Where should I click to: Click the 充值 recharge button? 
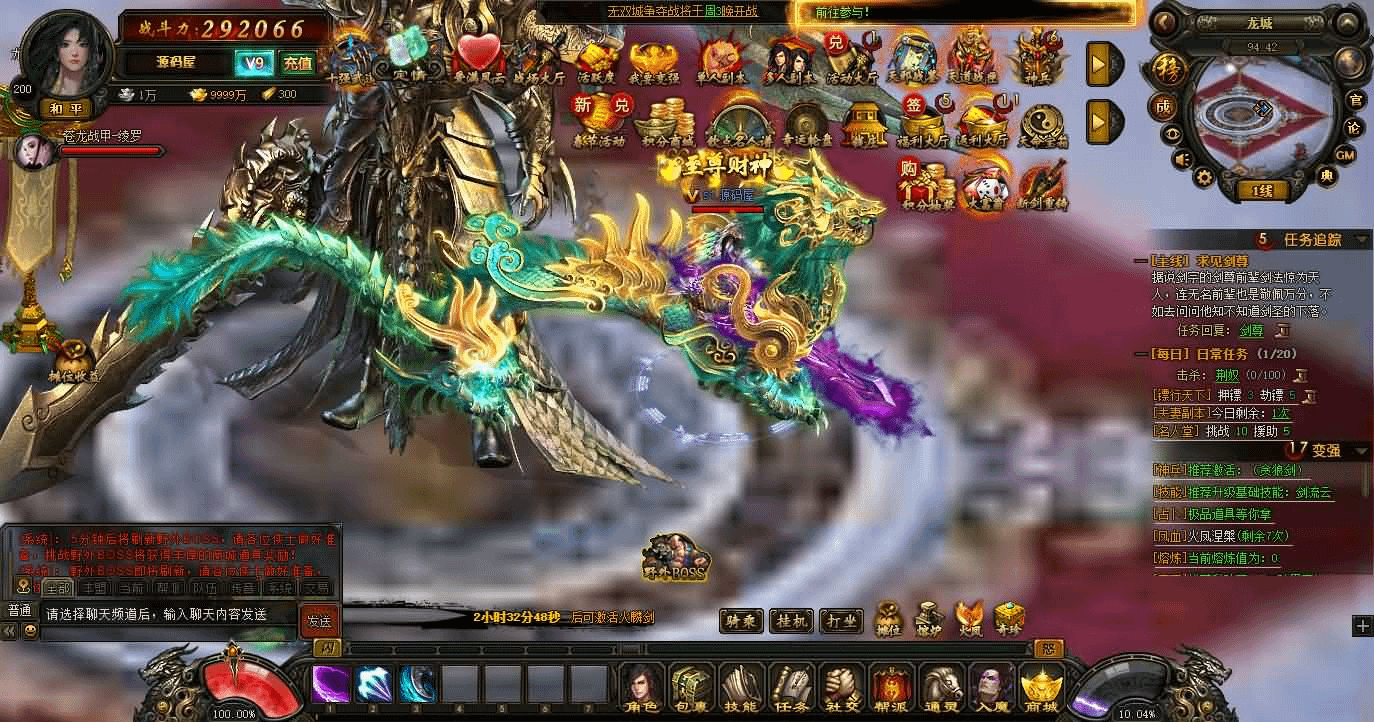coord(297,62)
